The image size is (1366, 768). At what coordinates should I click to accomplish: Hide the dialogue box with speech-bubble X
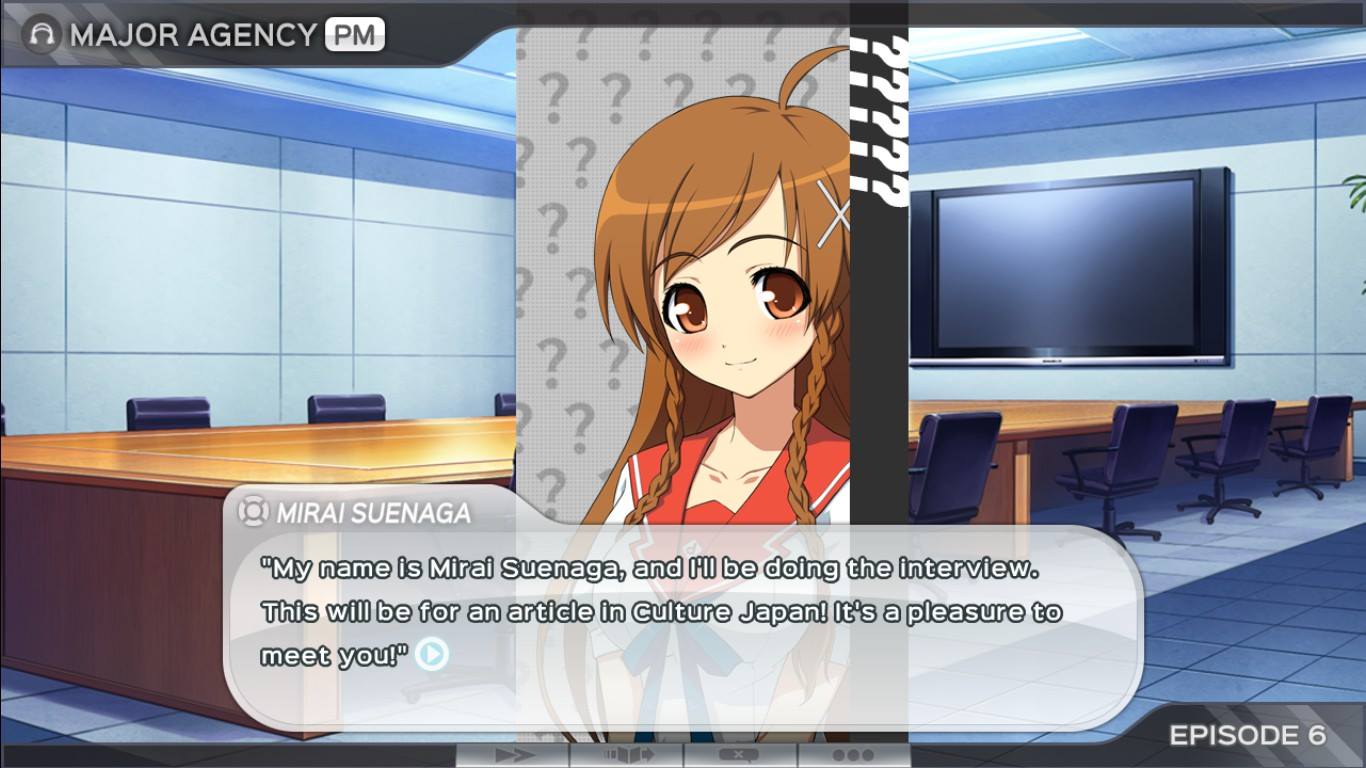click(740, 755)
